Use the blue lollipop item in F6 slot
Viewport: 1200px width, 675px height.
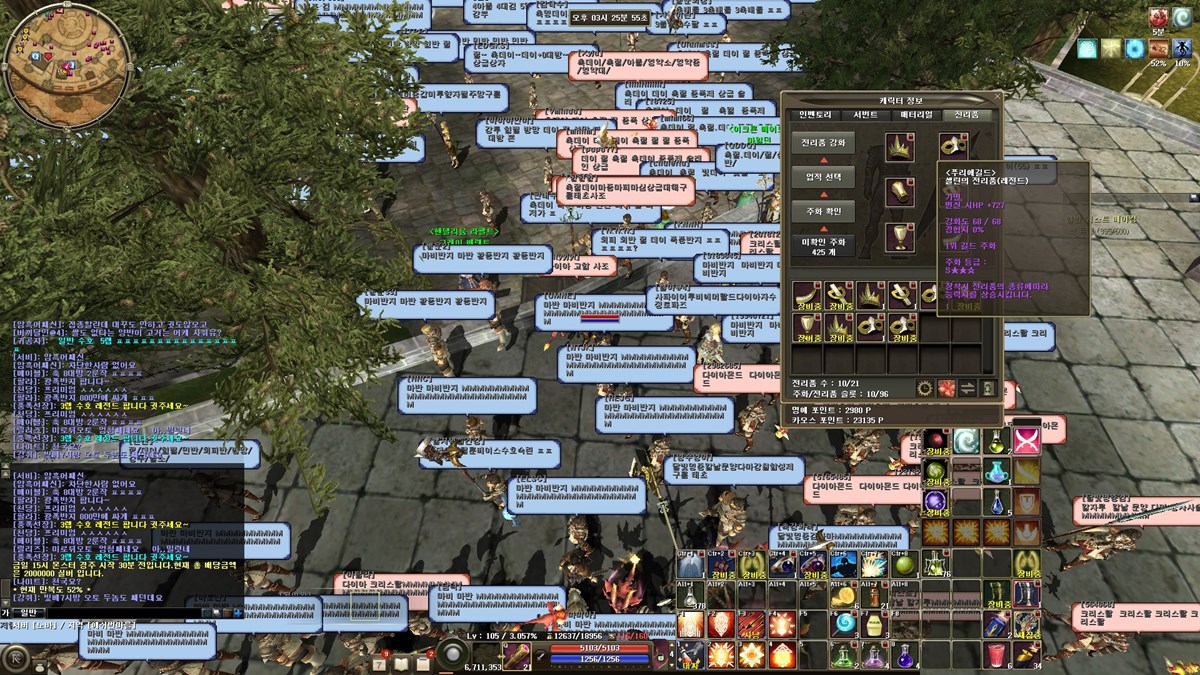pyautogui.click(x=845, y=625)
